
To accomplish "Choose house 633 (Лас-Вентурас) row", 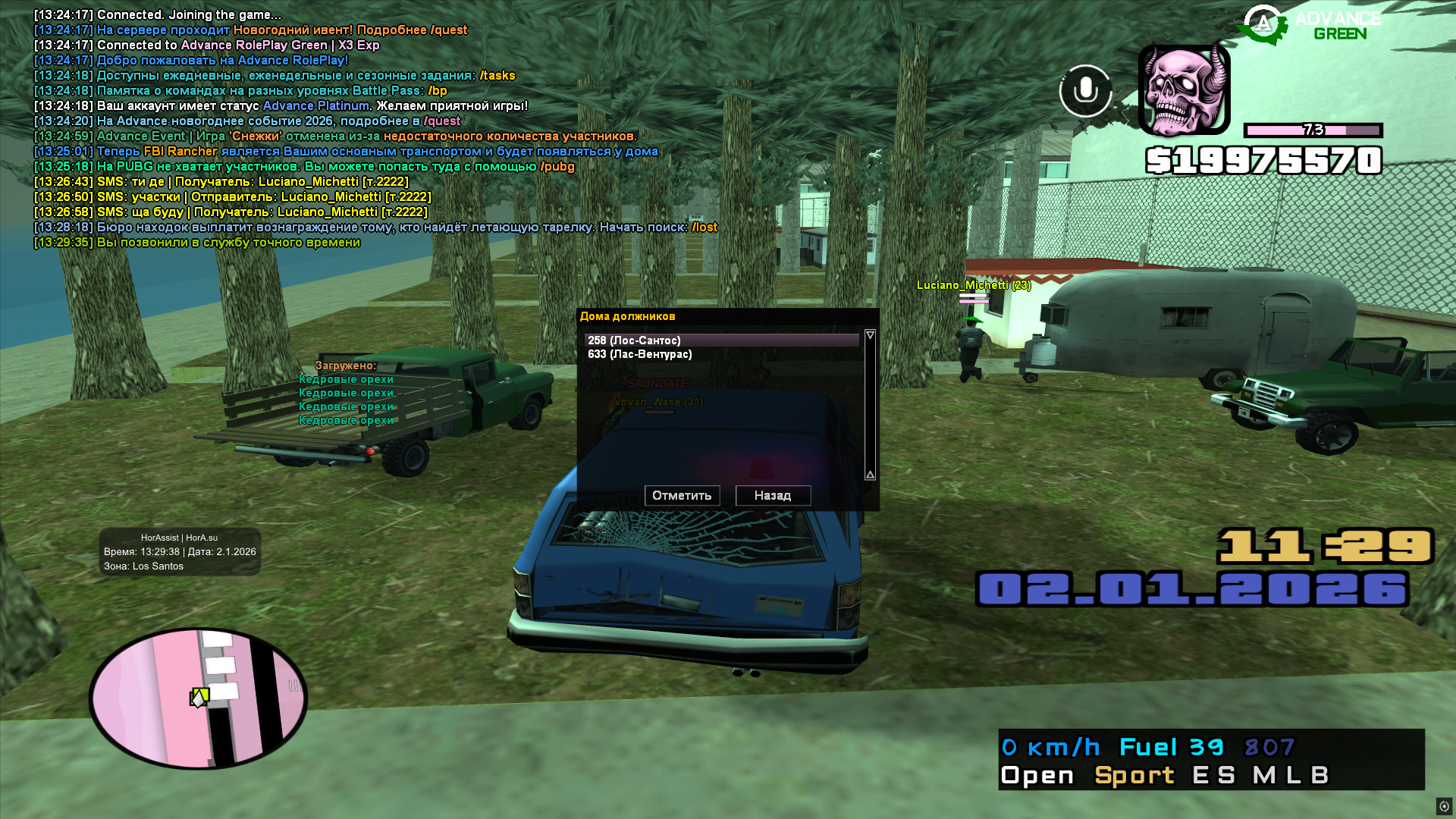I will coord(720,354).
